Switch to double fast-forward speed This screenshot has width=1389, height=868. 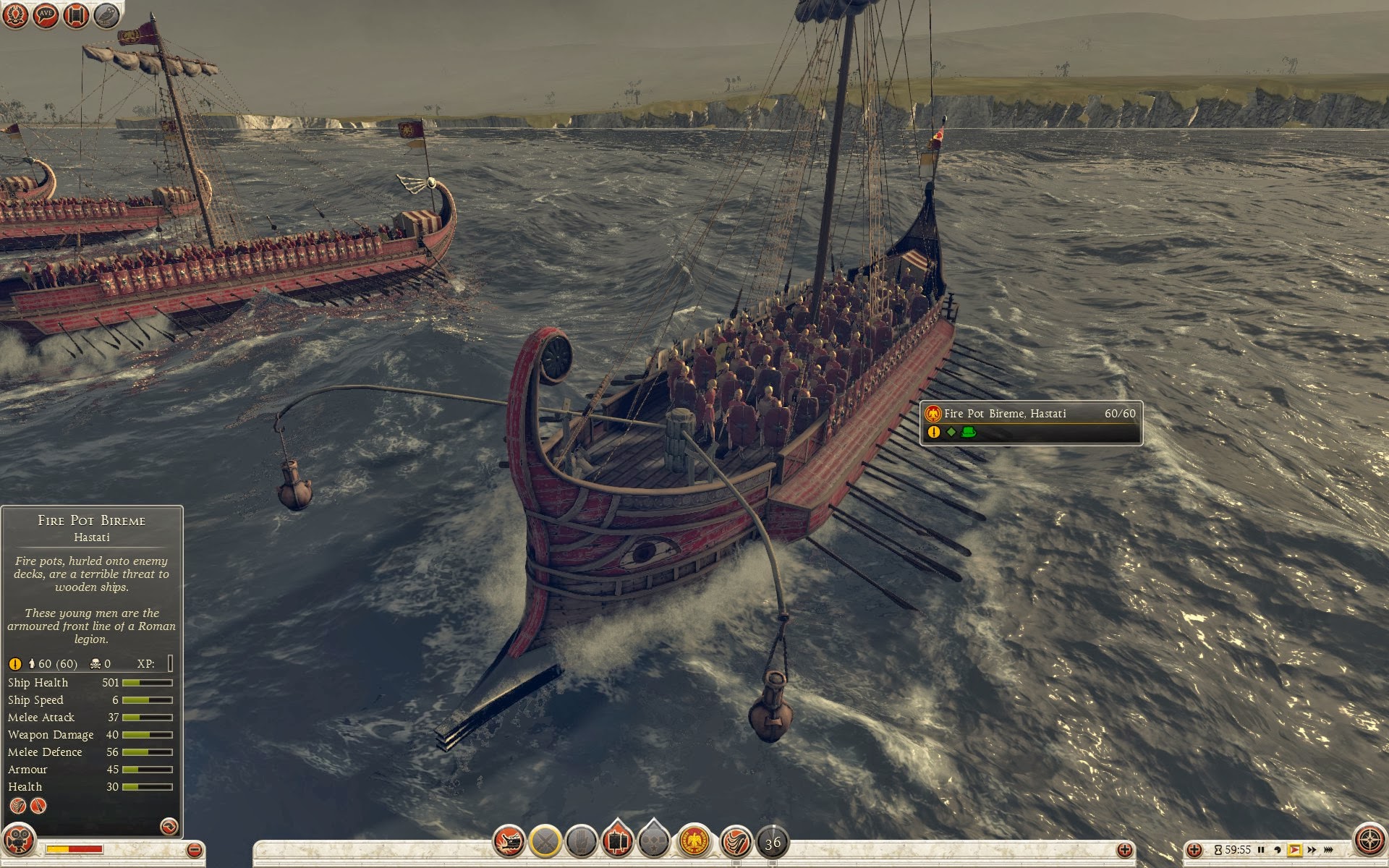(1312, 850)
